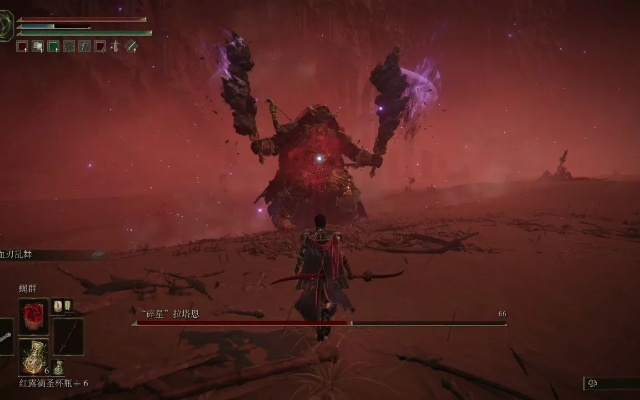Select the right-hand katana weapon slot
Screen dimensions: 640x400
click(x=68, y=335)
